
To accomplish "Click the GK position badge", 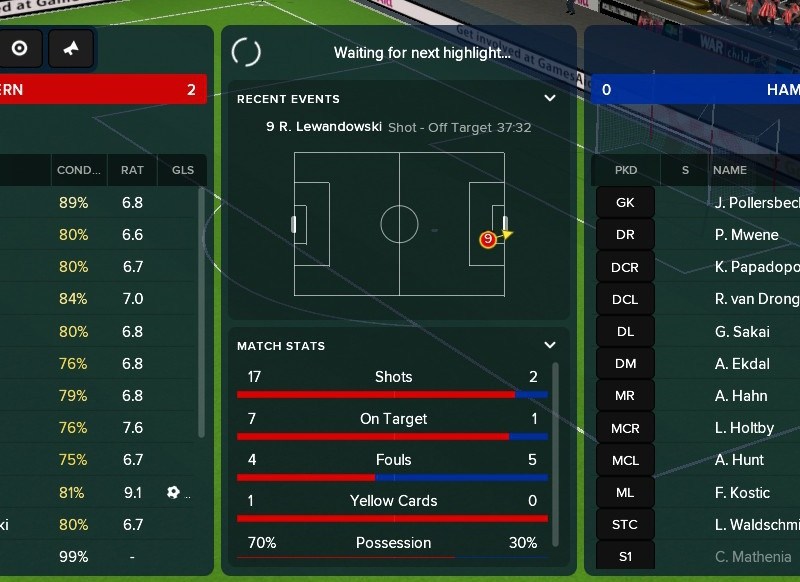I will point(625,202).
